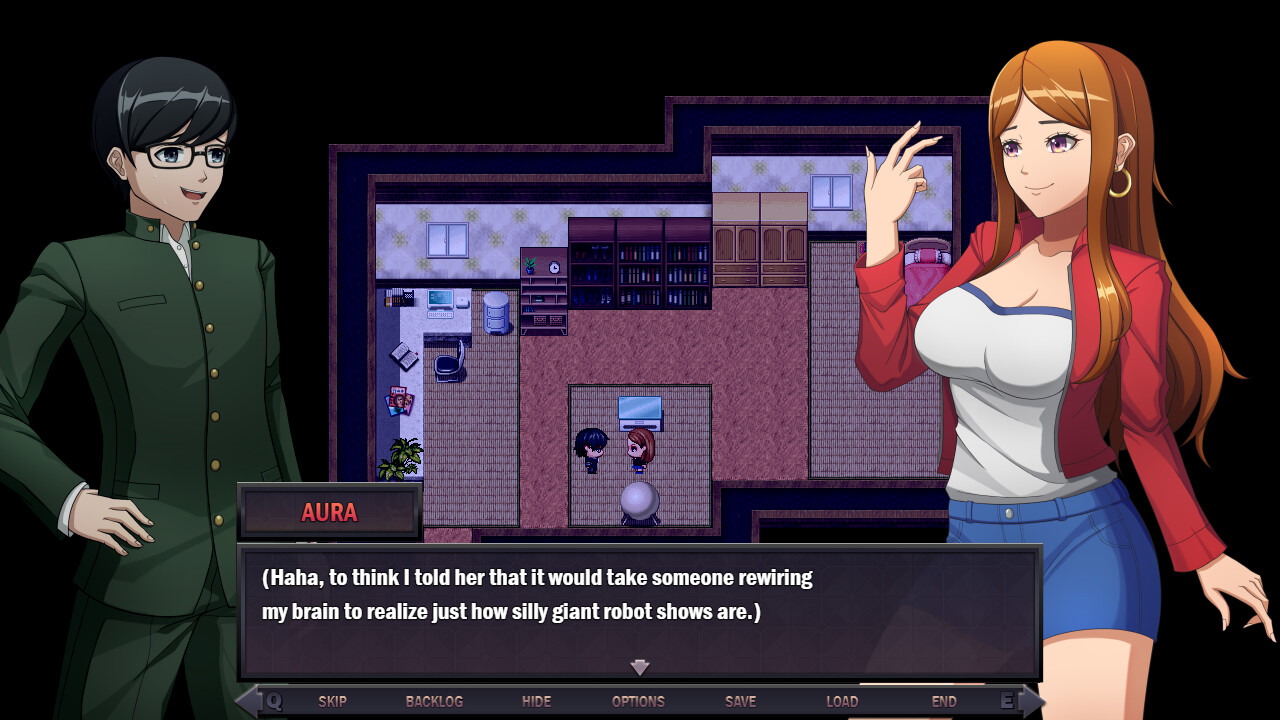1280x720 pixels.
Task: Click the potted plant sprite in the study
Action: (403, 457)
